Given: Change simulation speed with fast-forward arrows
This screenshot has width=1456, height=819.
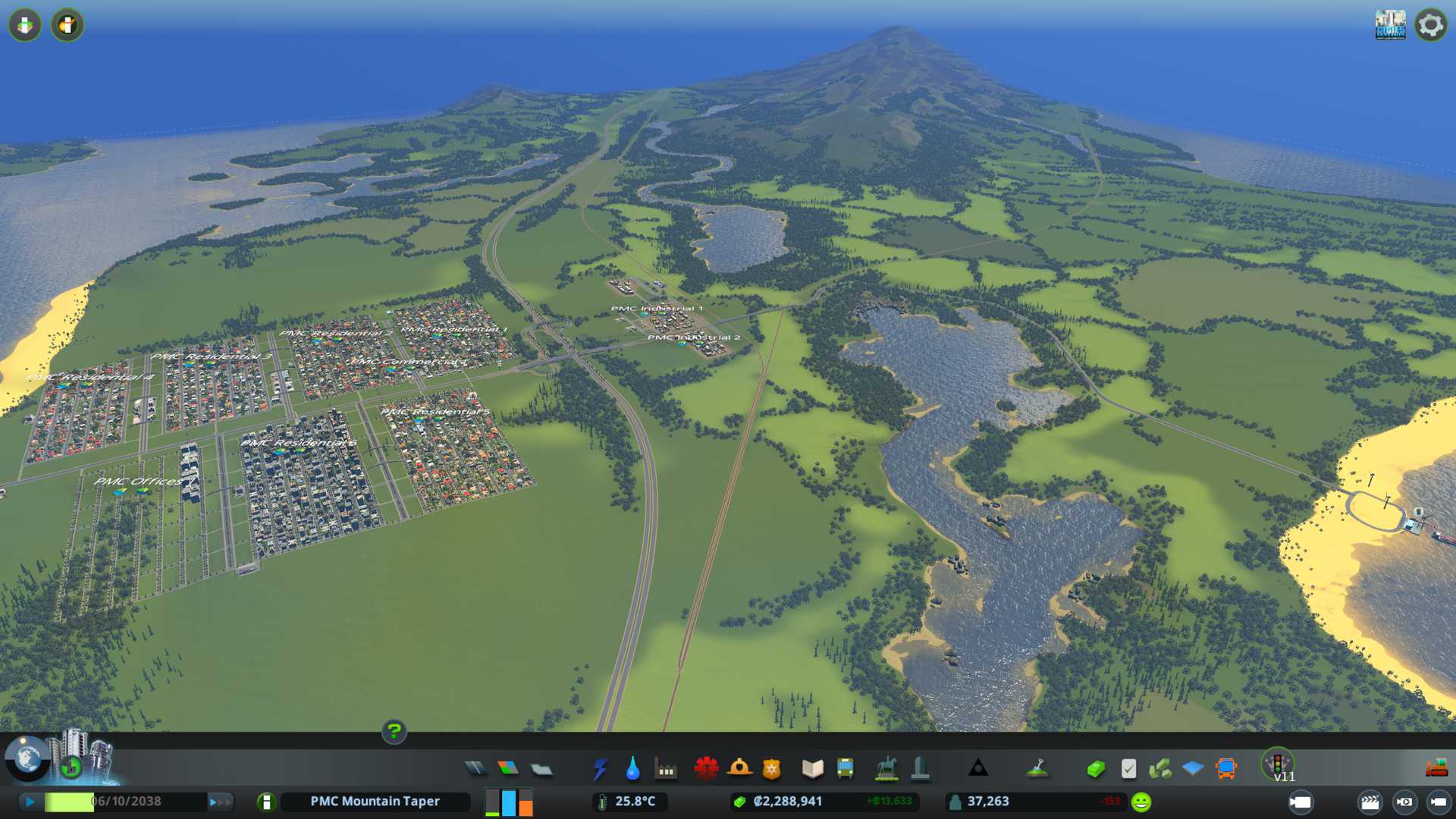Looking at the screenshot, I should pyautogui.click(x=220, y=802).
